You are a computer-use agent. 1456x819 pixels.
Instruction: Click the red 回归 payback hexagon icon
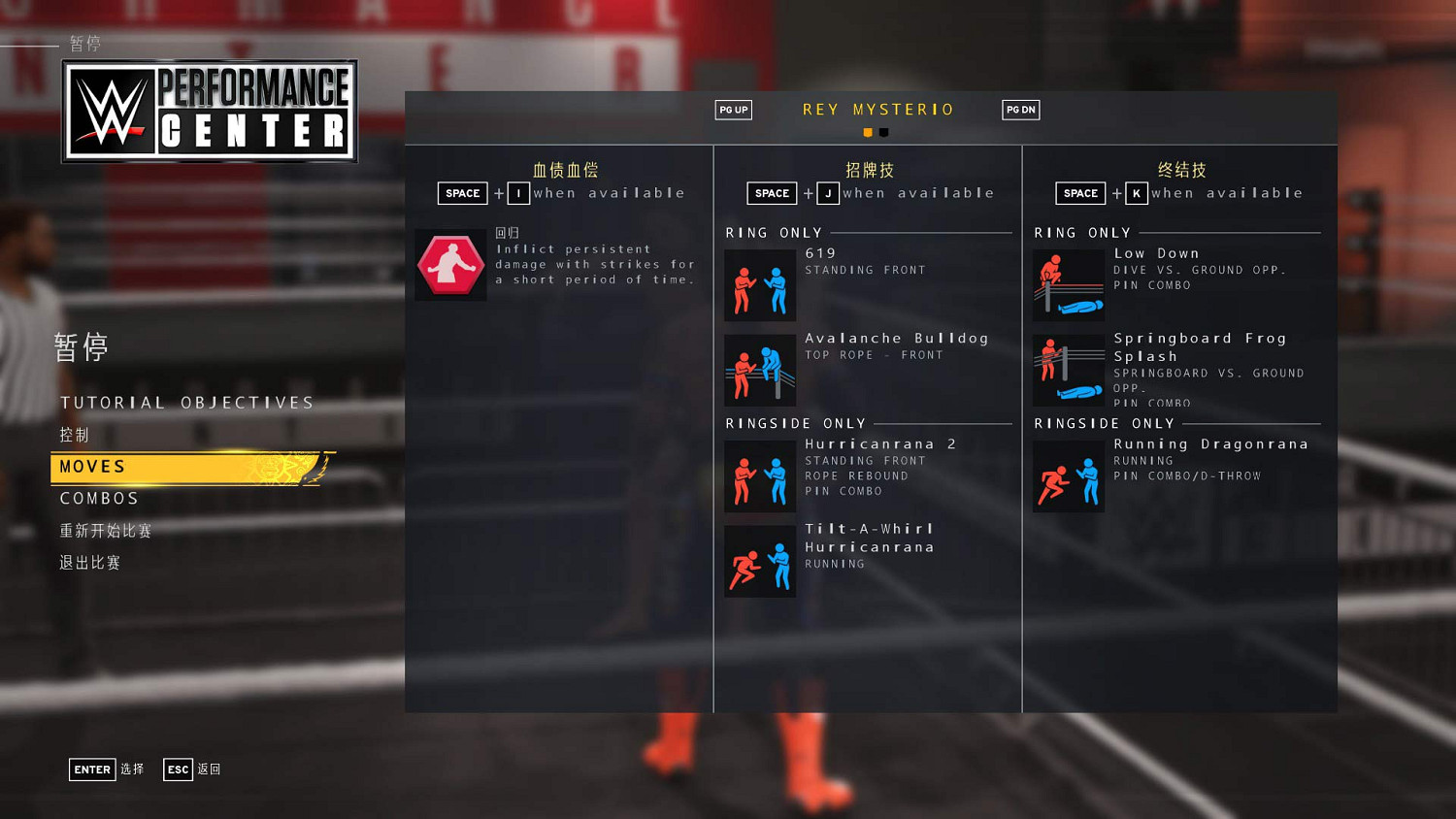[450, 264]
